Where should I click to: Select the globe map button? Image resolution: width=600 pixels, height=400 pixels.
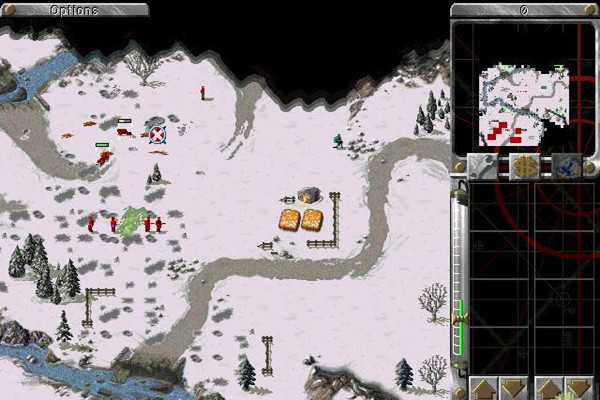(x=568, y=166)
